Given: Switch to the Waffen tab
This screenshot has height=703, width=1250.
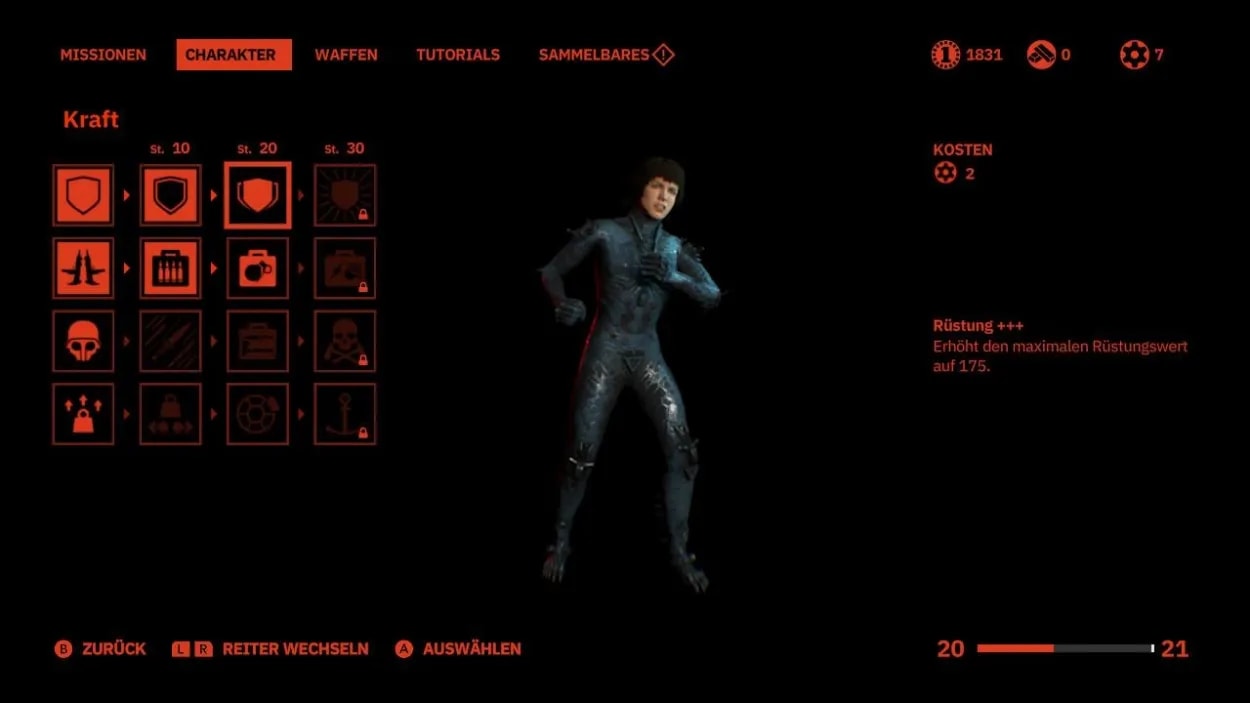Looking at the screenshot, I should [x=346, y=55].
